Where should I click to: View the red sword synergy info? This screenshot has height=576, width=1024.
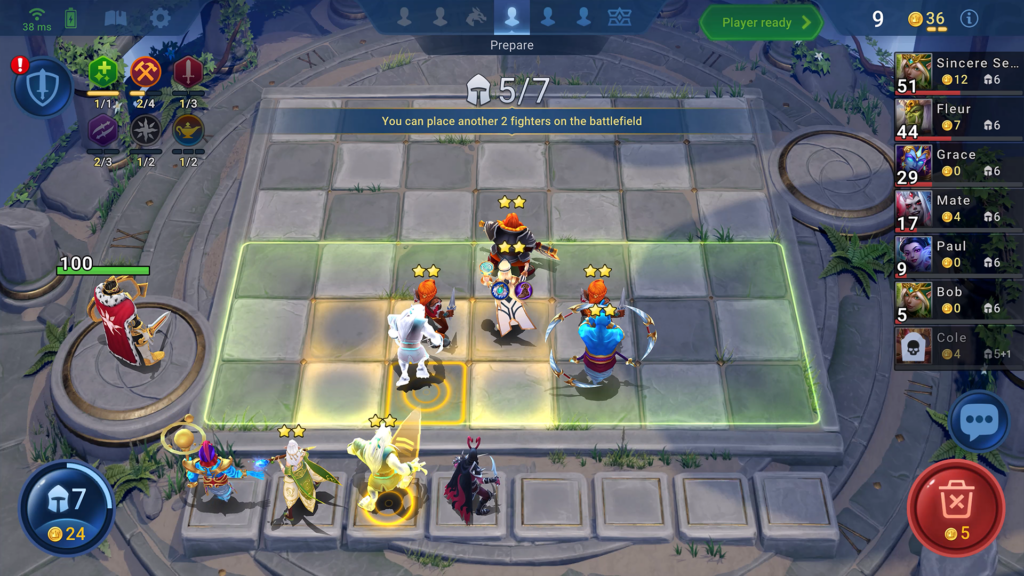188,72
